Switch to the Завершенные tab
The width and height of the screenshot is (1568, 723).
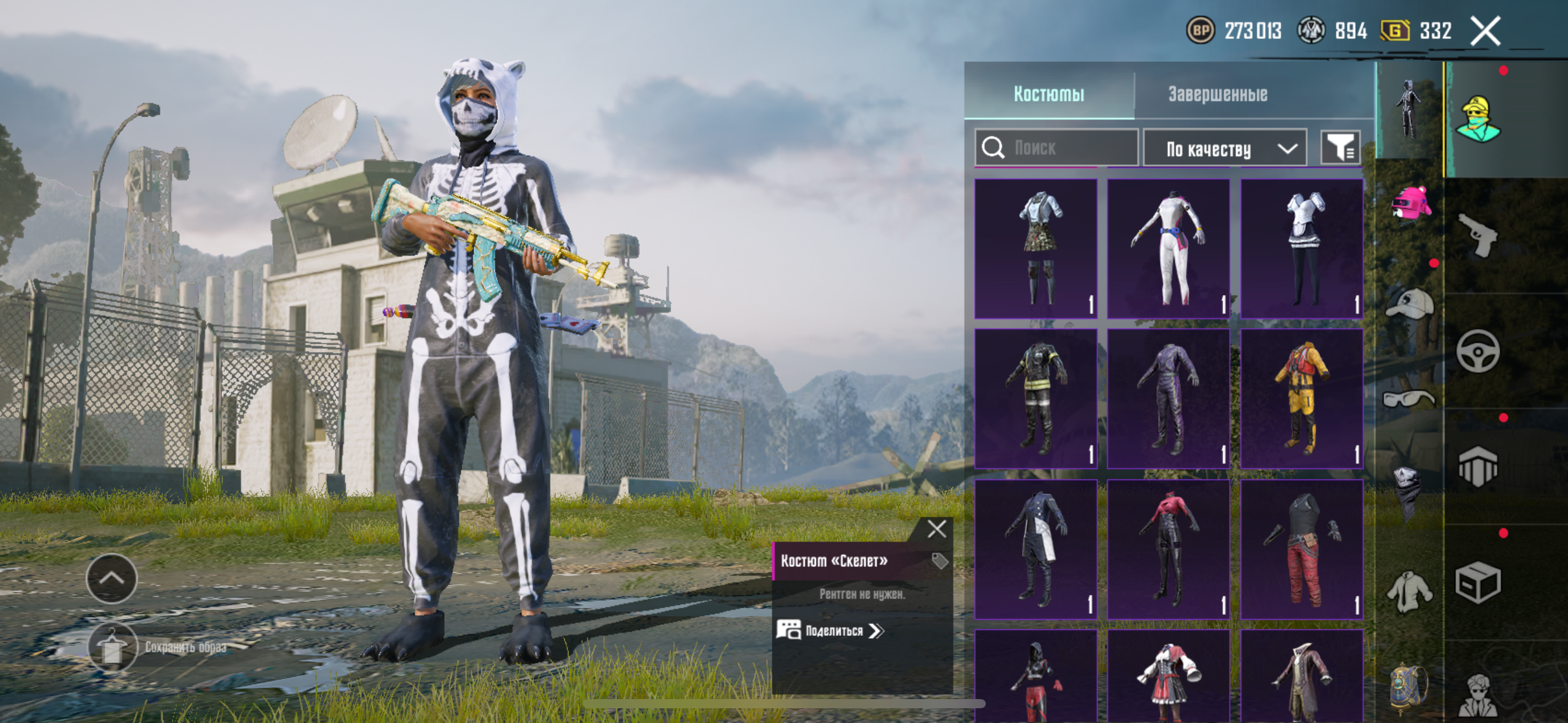[x=1217, y=94]
